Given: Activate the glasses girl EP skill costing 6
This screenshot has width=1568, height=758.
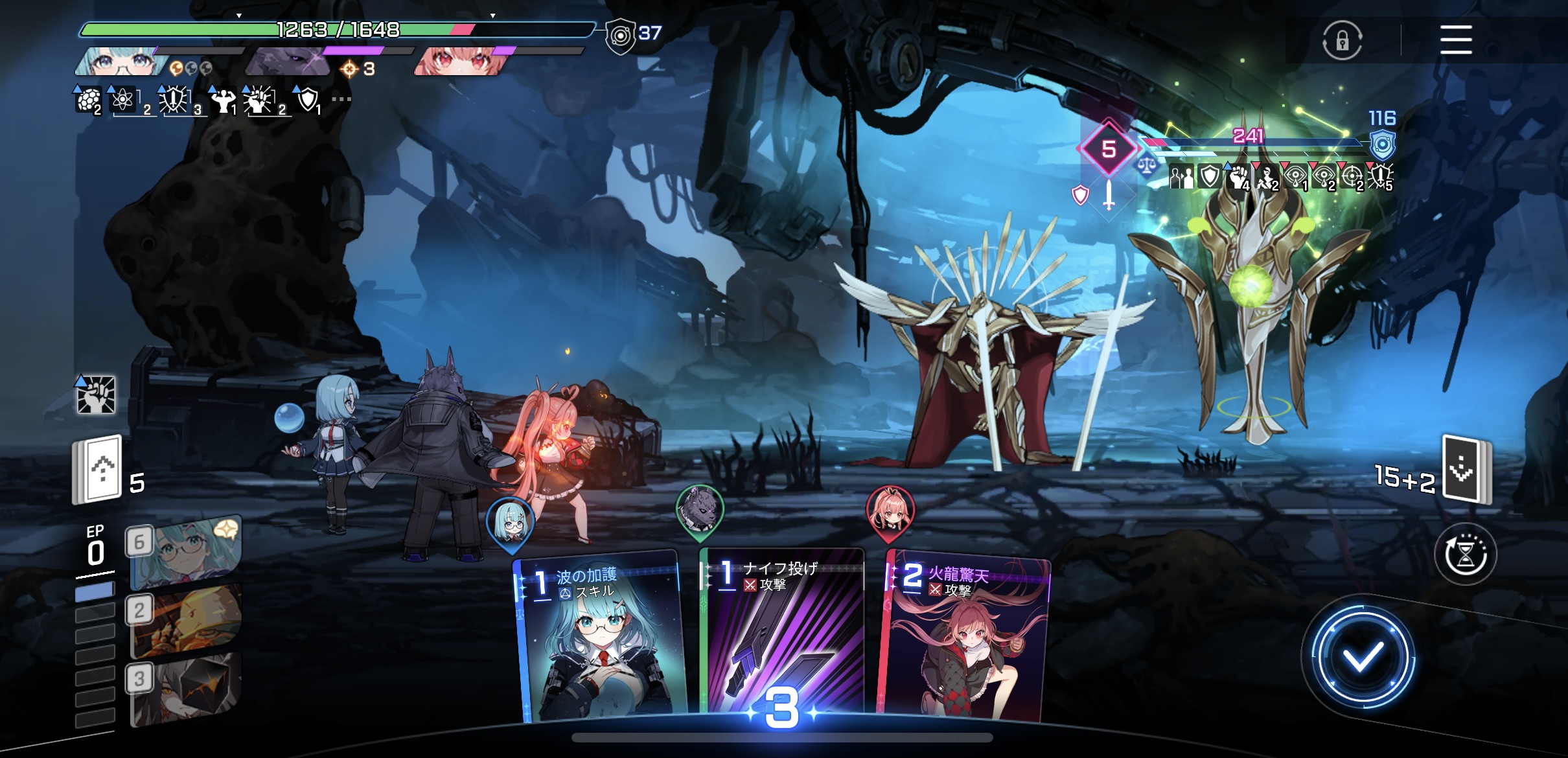Looking at the screenshot, I should 185,552.
